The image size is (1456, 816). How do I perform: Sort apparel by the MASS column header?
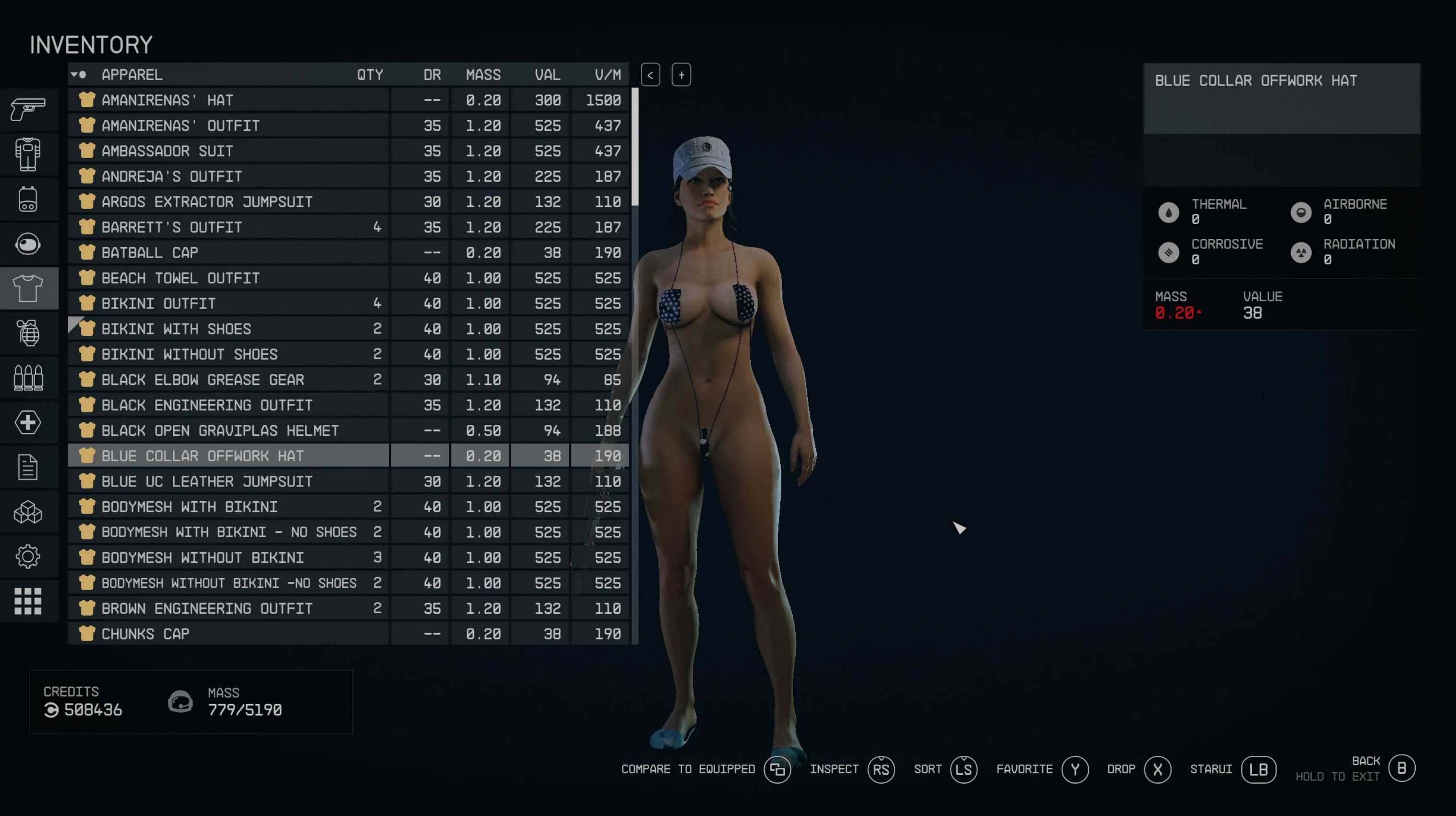(x=483, y=74)
